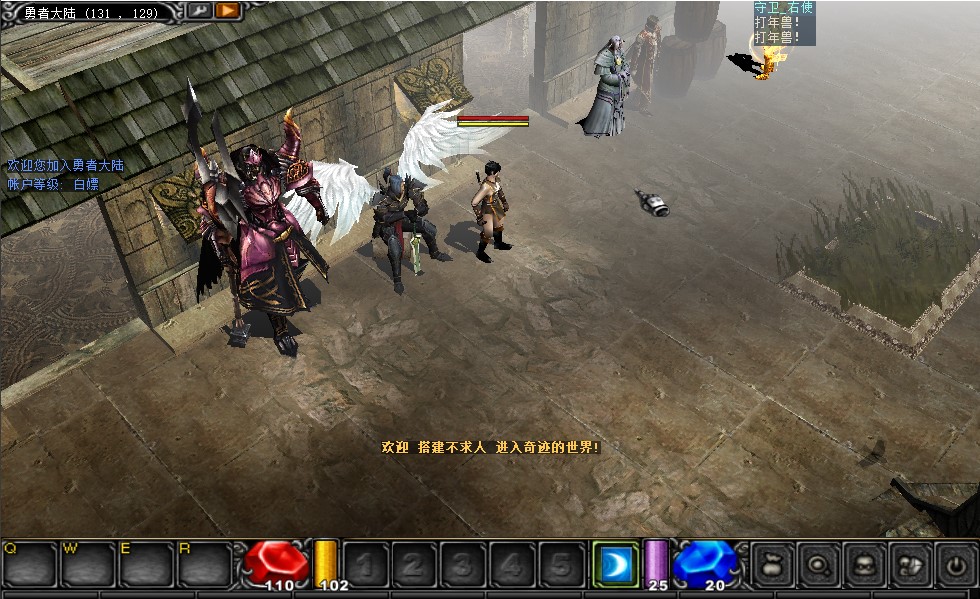This screenshot has width=980, height=599.
Task: Click the magnifying glass icon
Action: [x=818, y=565]
